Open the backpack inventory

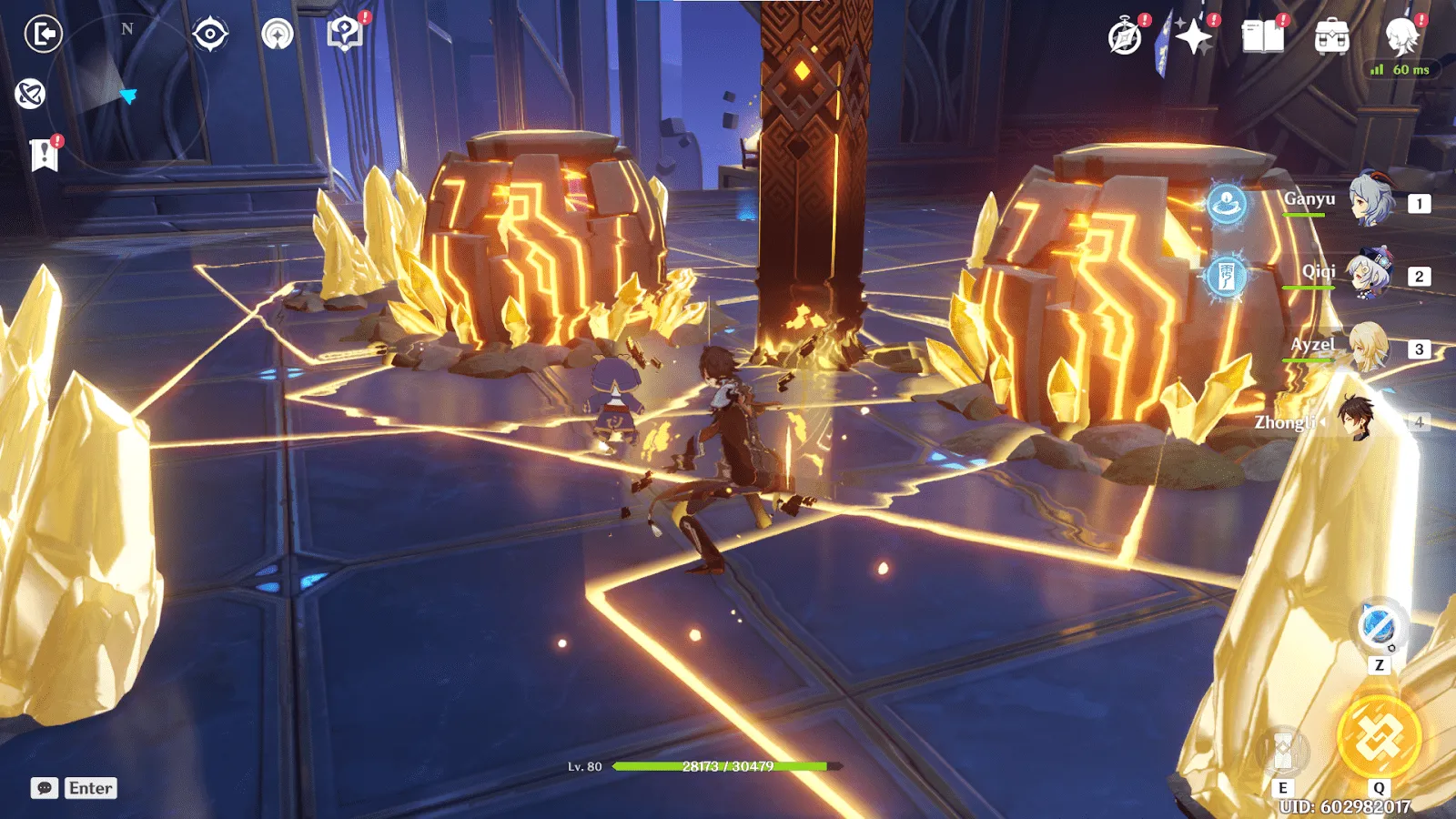click(x=1331, y=37)
